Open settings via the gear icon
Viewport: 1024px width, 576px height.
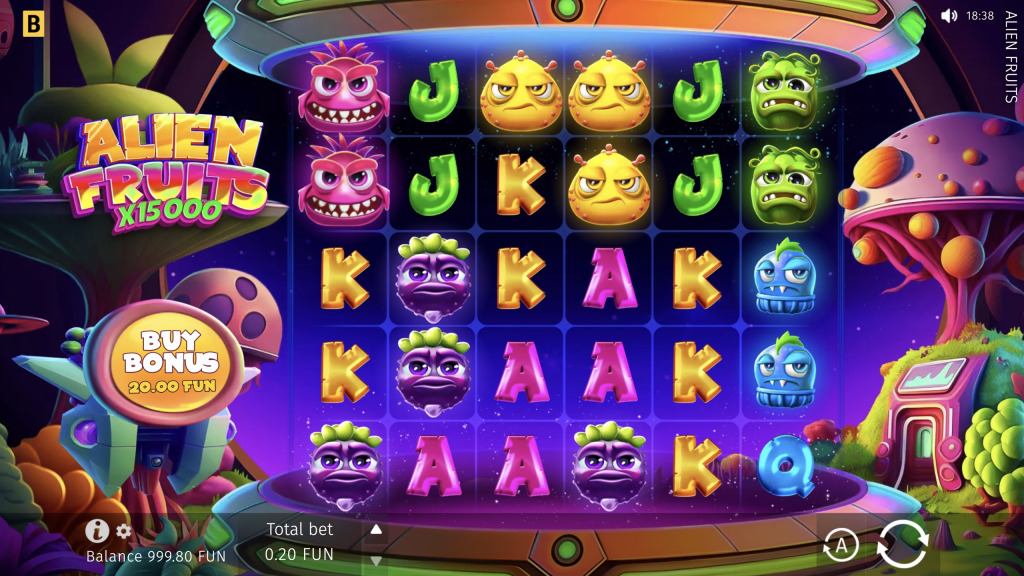[x=124, y=531]
